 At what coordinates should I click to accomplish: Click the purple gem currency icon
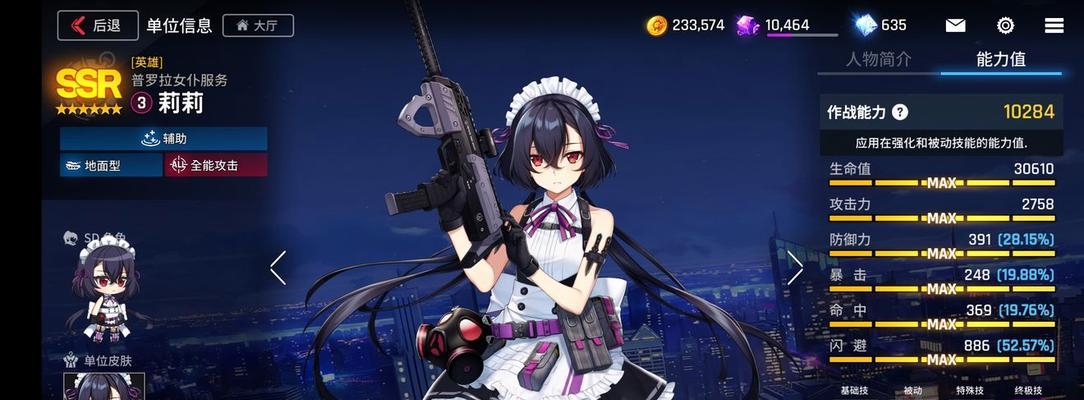coord(748,25)
